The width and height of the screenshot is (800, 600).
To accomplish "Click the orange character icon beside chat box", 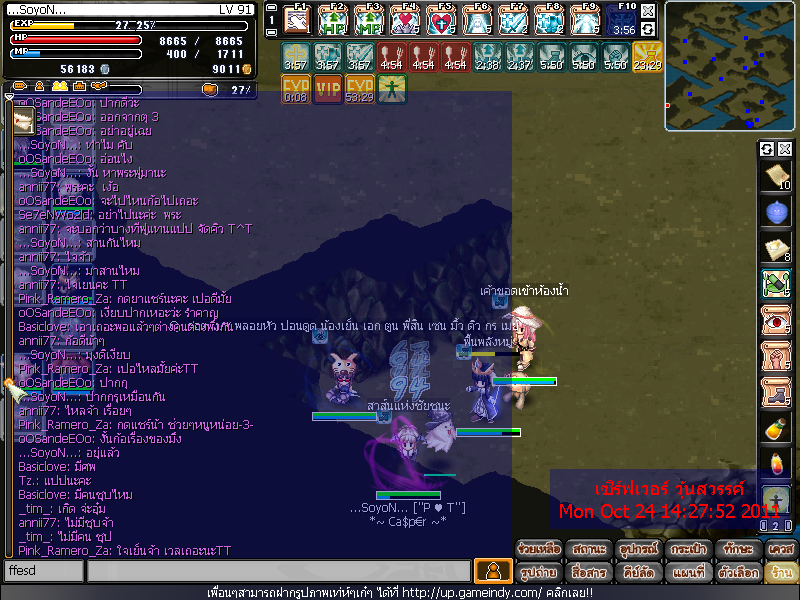I will [x=493, y=571].
